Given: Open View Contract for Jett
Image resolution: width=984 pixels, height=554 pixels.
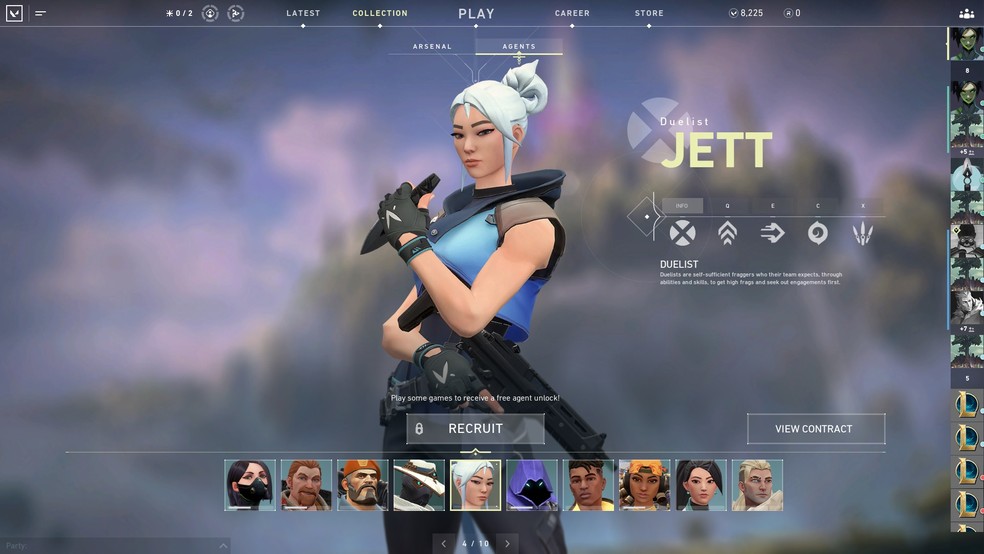Looking at the screenshot, I should tap(815, 429).
